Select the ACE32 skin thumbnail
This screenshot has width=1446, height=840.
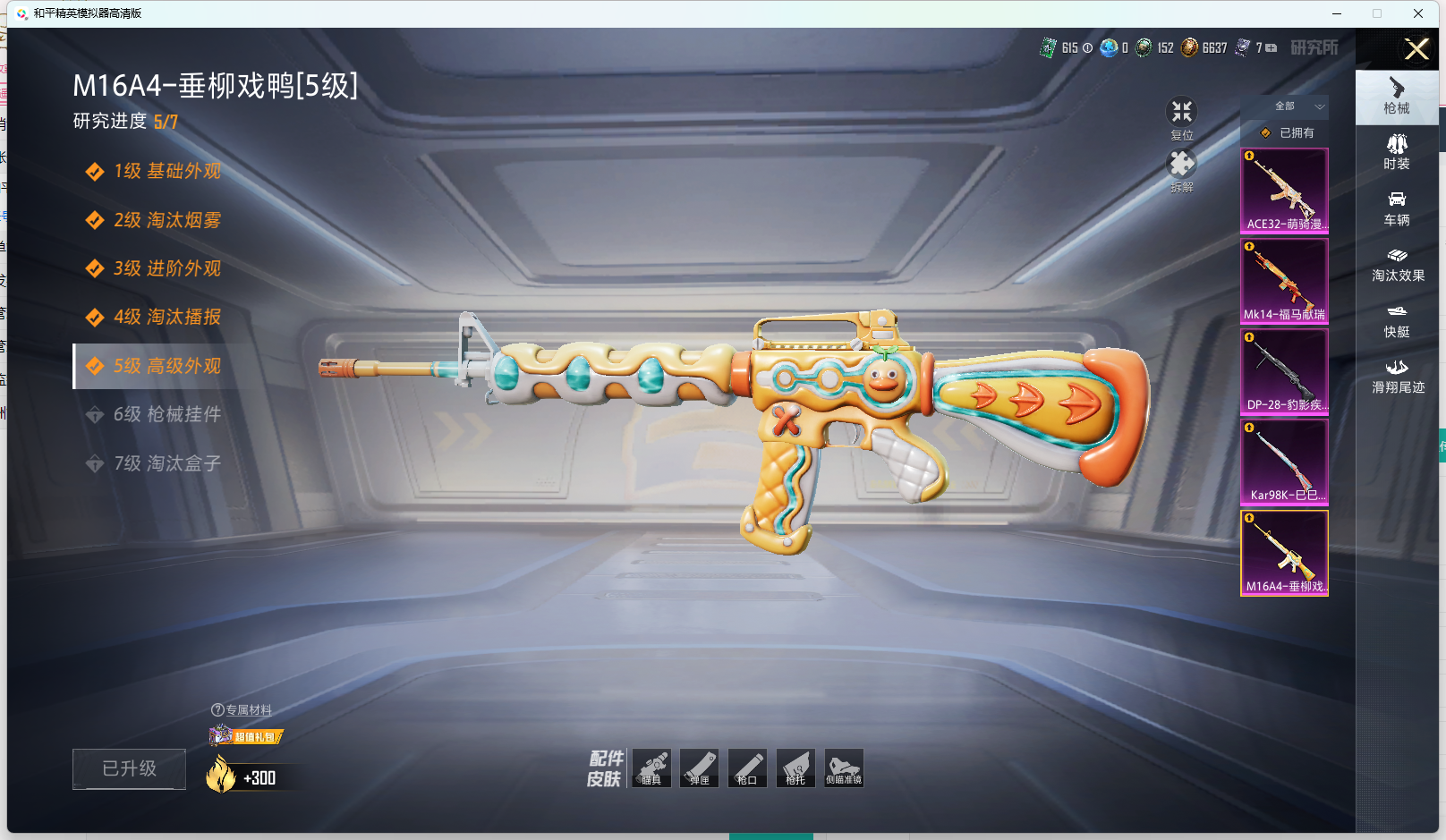click(x=1284, y=191)
